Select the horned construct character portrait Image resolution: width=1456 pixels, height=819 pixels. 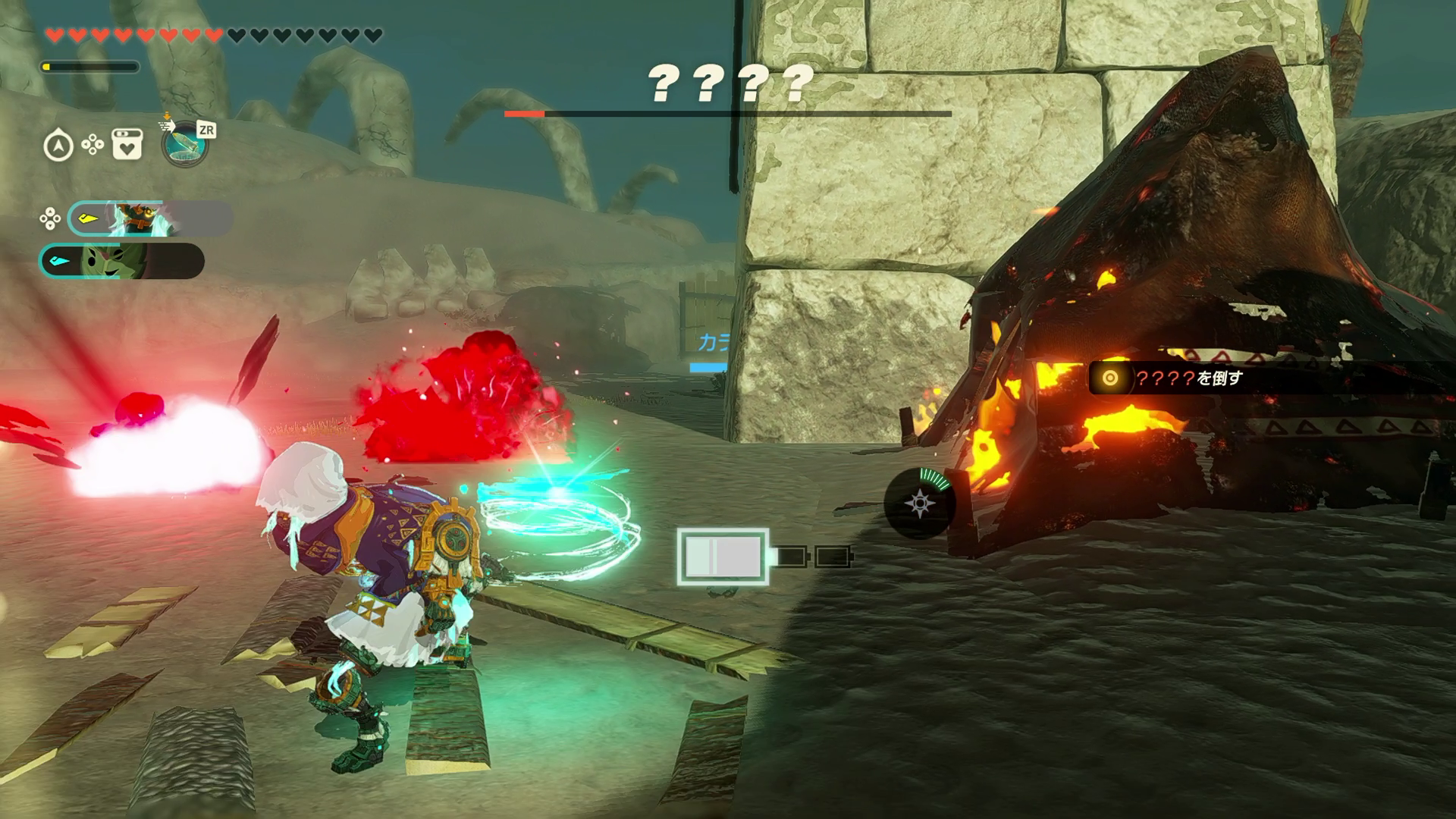(137, 219)
